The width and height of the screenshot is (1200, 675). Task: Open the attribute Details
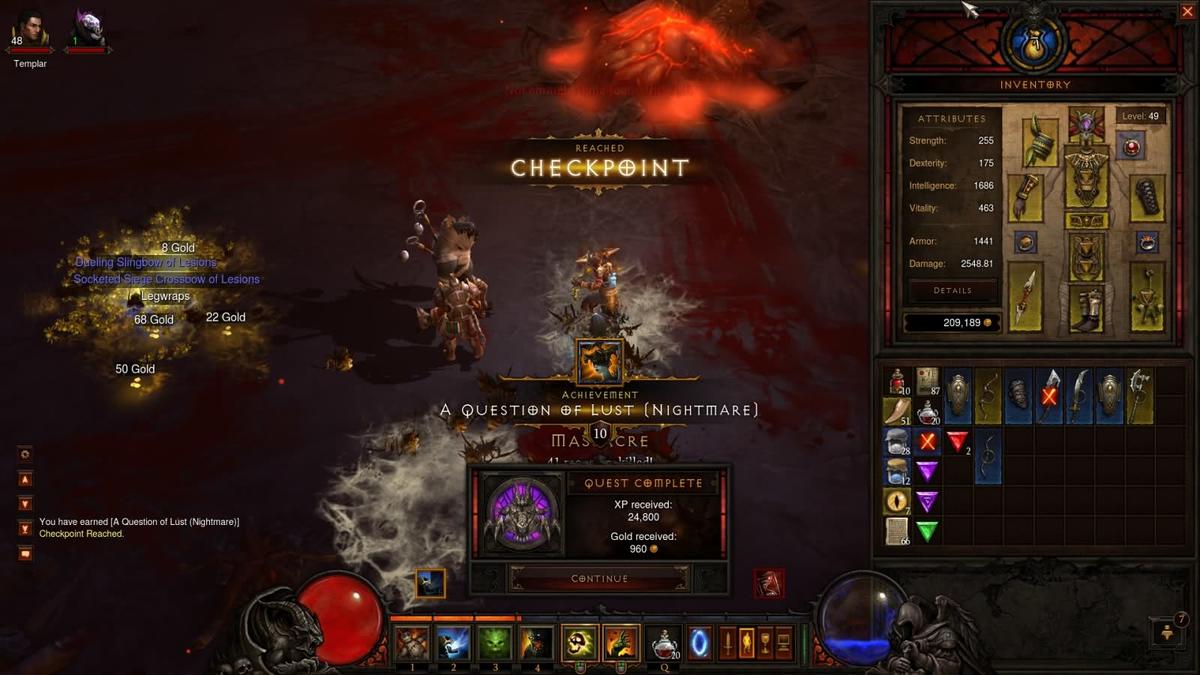952,291
